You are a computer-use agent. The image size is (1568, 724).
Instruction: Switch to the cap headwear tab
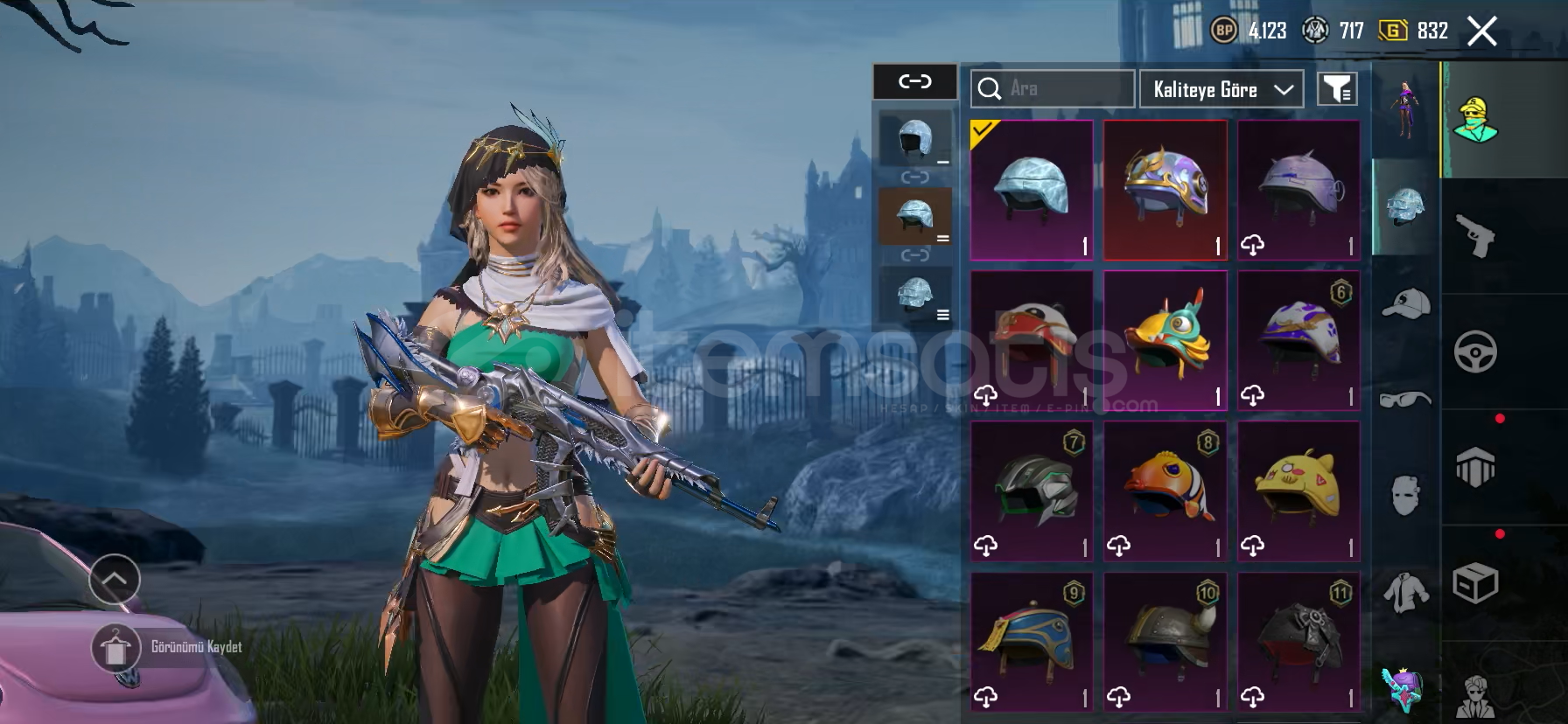point(1405,303)
